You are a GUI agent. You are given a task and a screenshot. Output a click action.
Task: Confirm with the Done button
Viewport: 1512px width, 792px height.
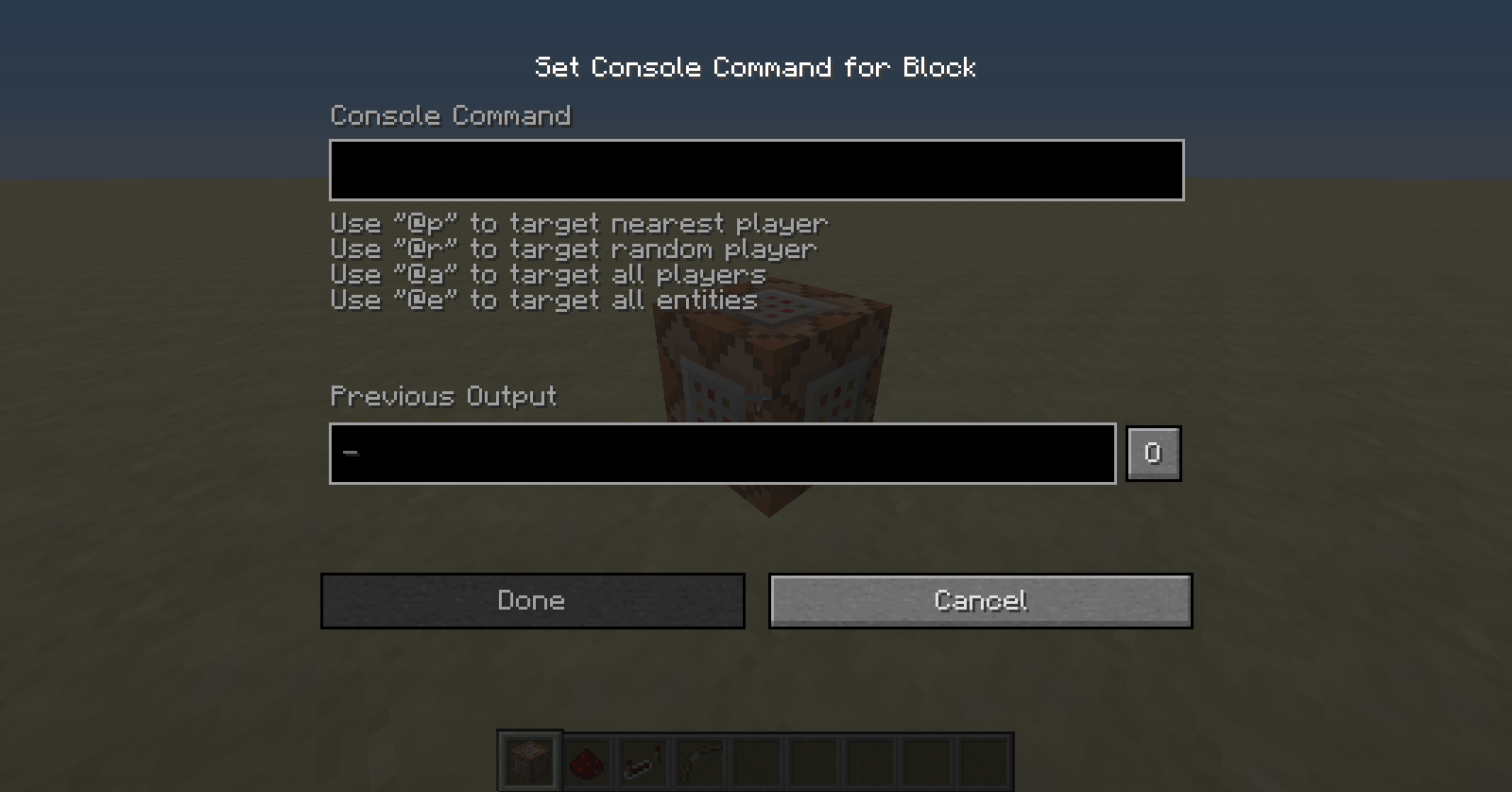coord(532,600)
